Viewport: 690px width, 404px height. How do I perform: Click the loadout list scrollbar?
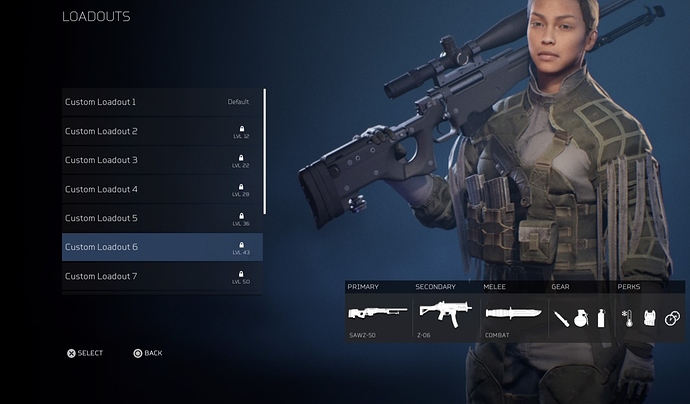point(265,150)
